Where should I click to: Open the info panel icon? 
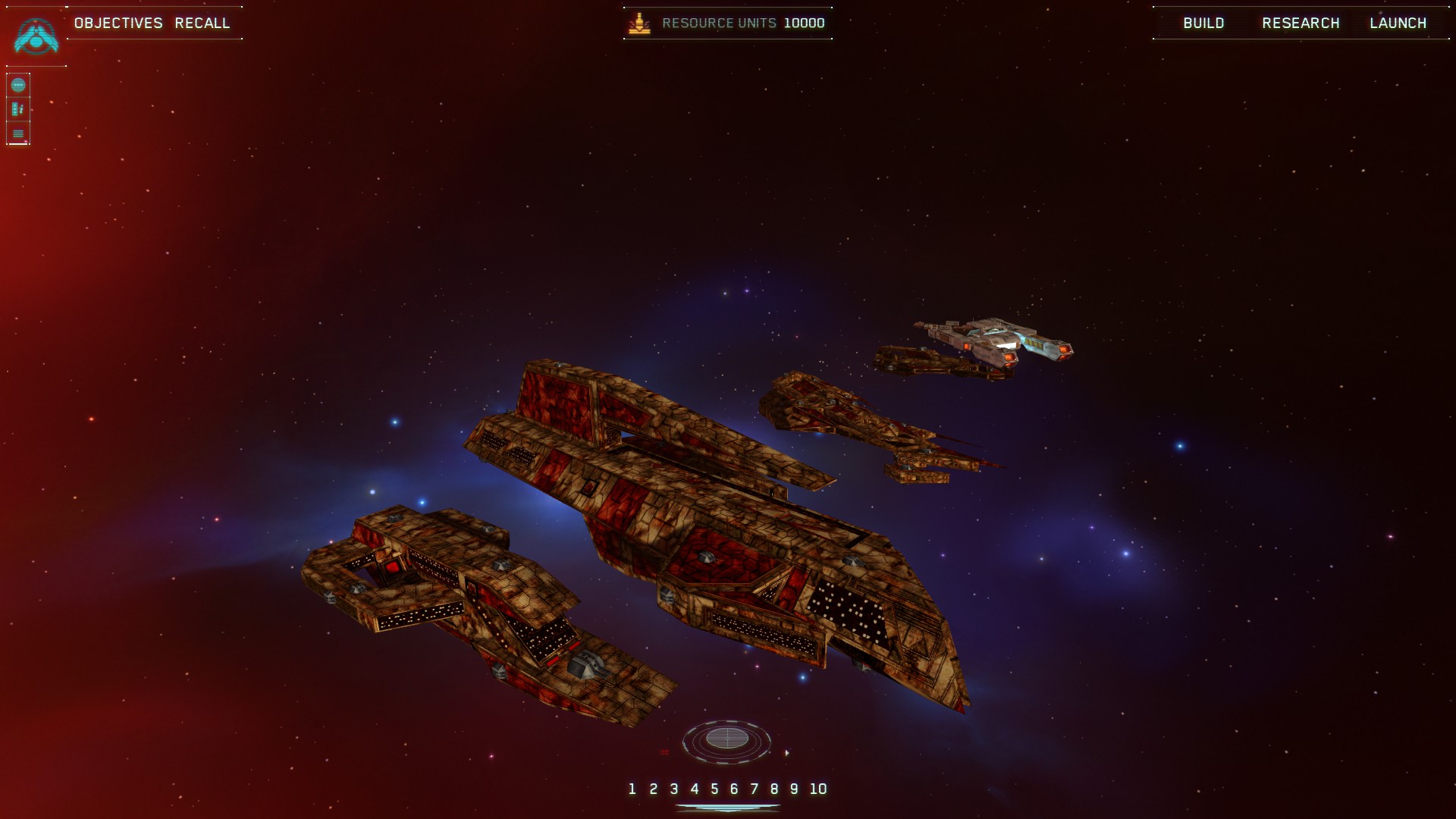[18, 109]
